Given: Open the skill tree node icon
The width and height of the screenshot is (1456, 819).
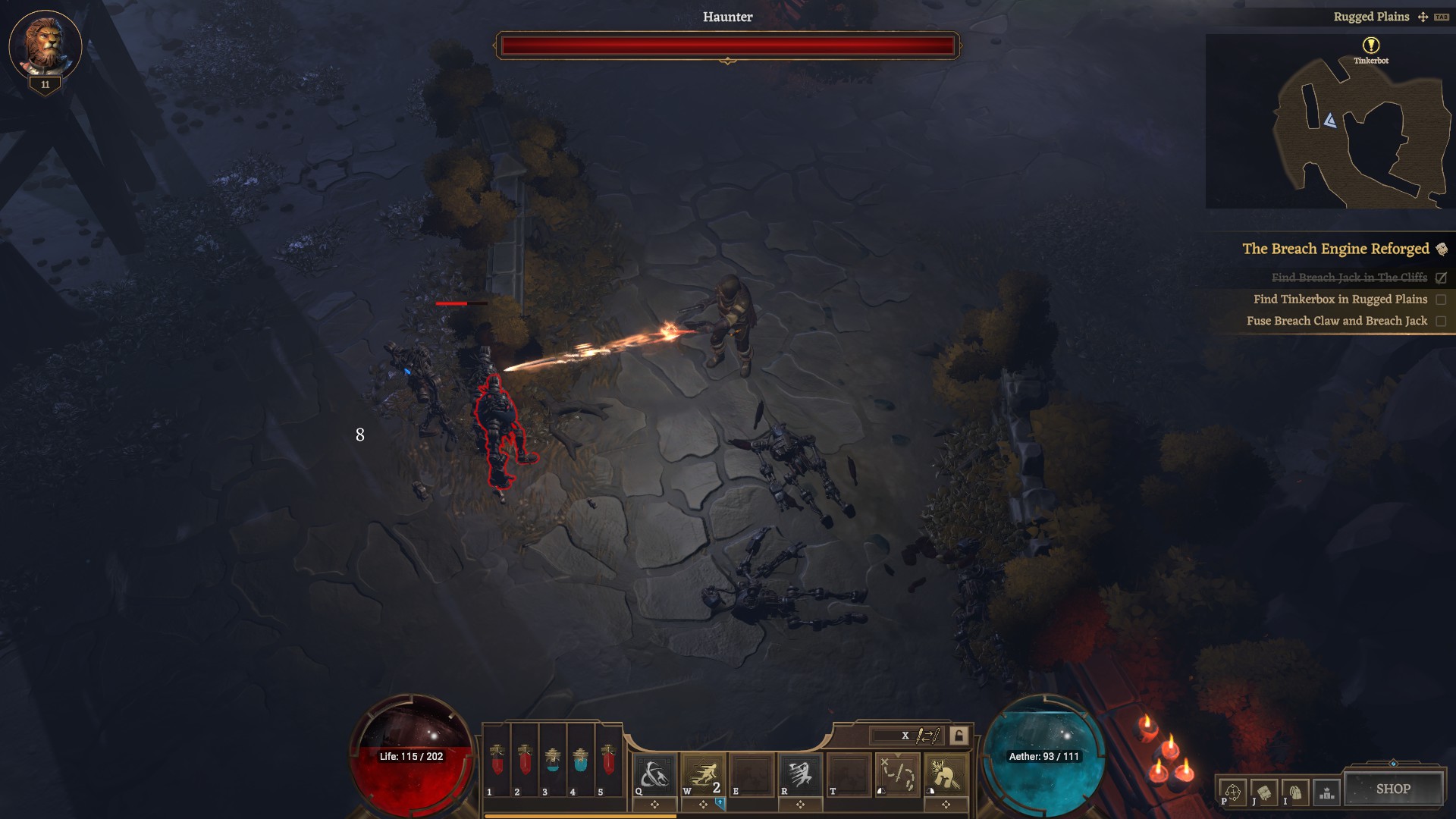Looking at the screenshot, I should 1232,792.
